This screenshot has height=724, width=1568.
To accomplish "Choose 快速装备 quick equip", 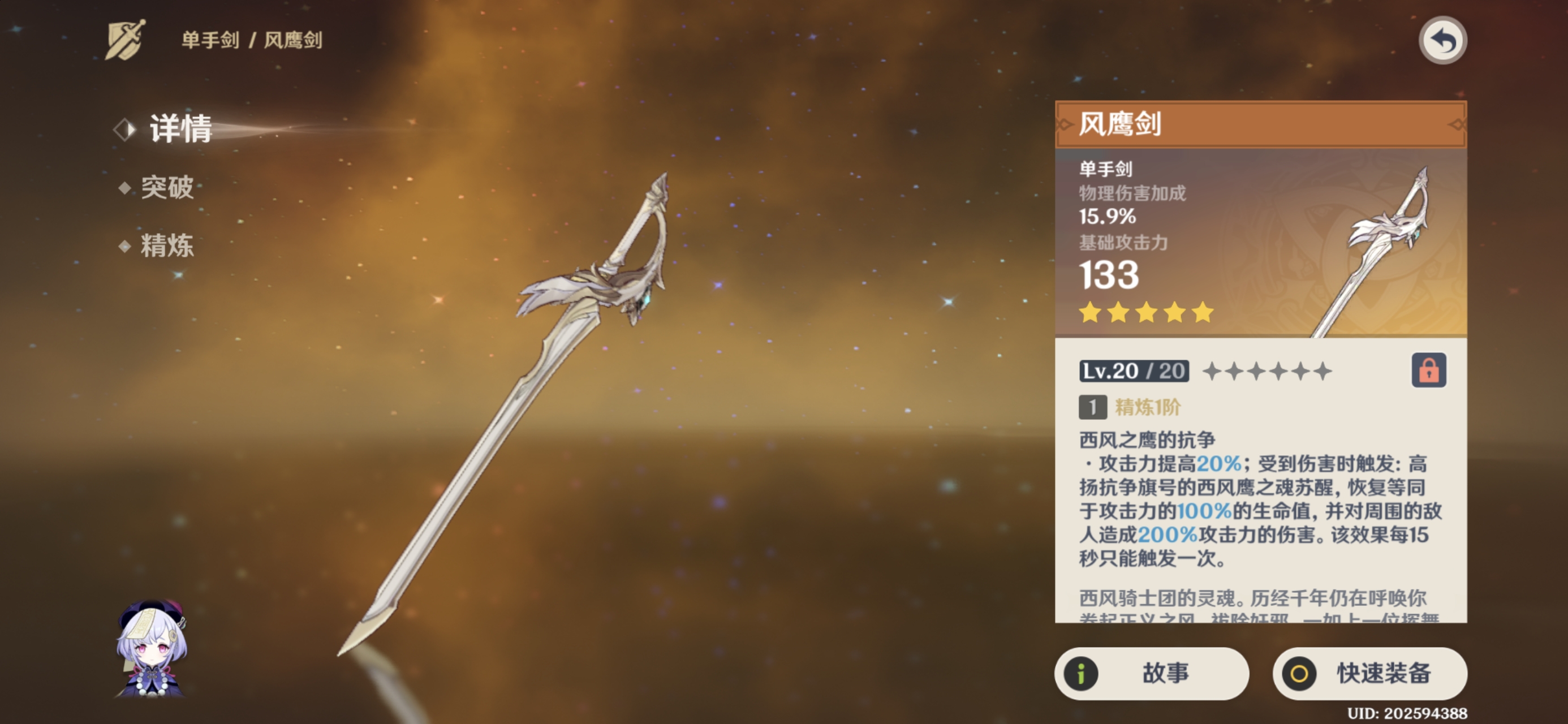I will [1369, 673].
